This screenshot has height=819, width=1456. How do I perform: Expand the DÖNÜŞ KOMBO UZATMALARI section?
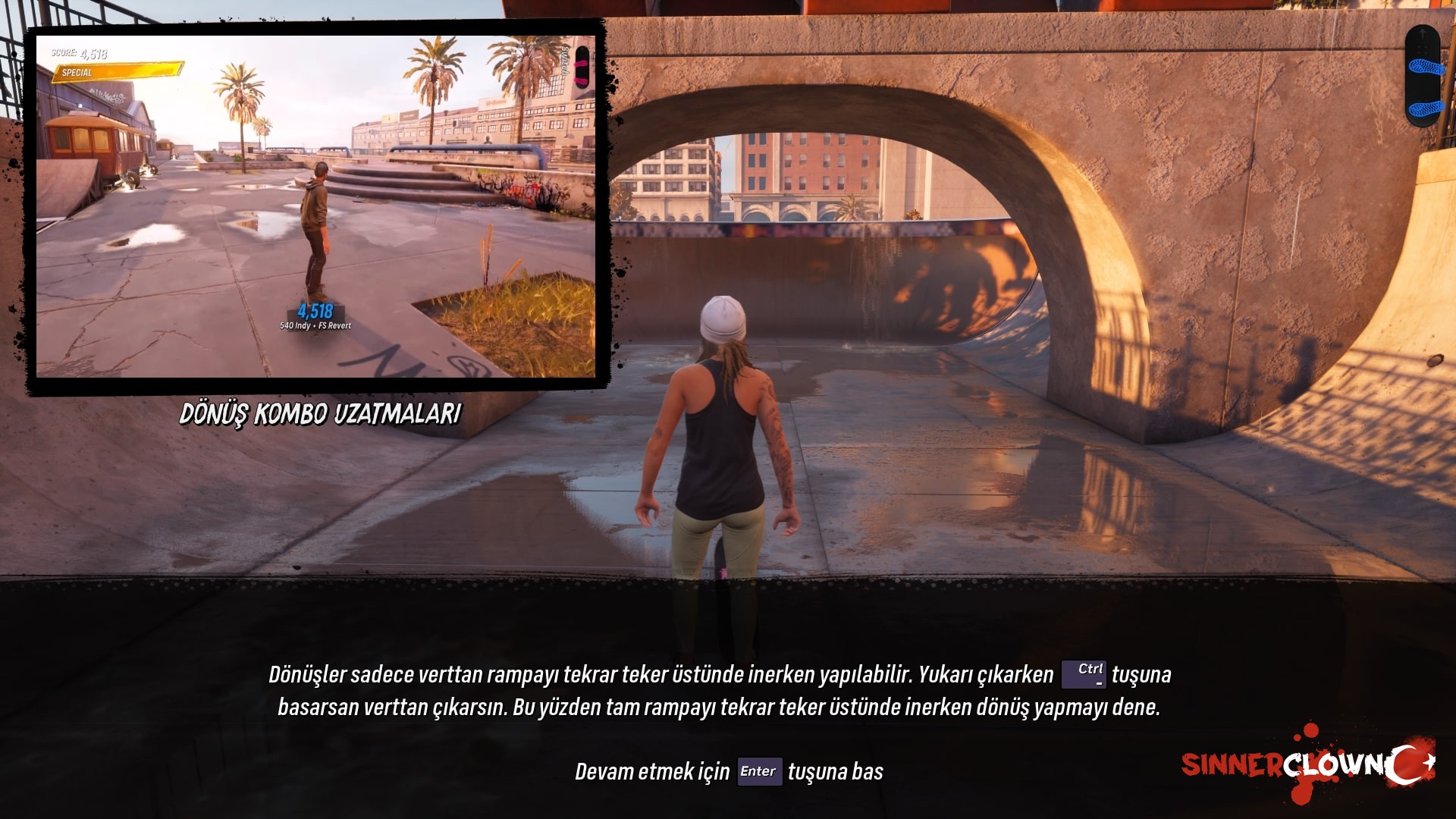pos(322,413)
